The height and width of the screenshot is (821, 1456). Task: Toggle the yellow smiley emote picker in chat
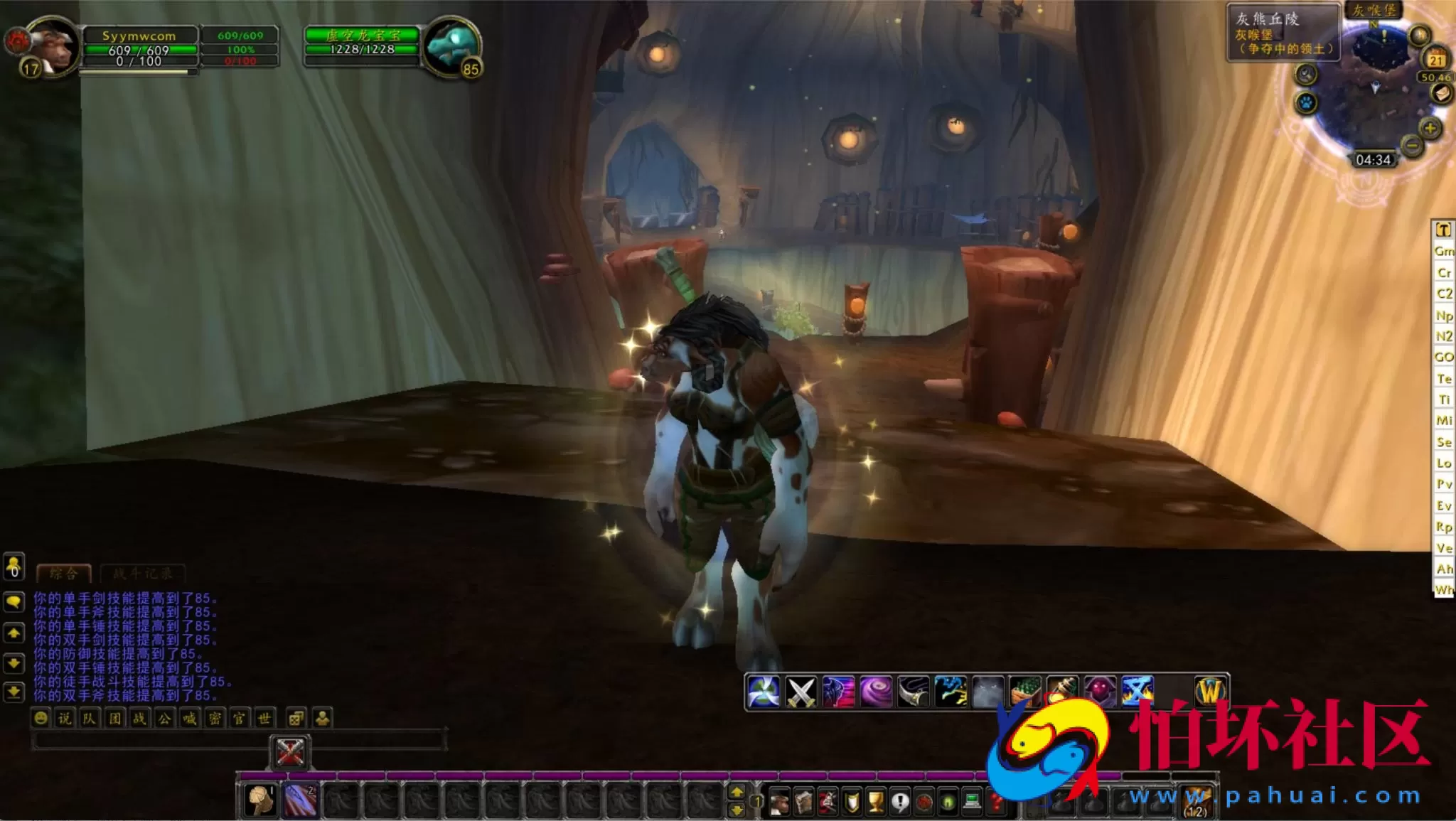click(x=41, y=718)
